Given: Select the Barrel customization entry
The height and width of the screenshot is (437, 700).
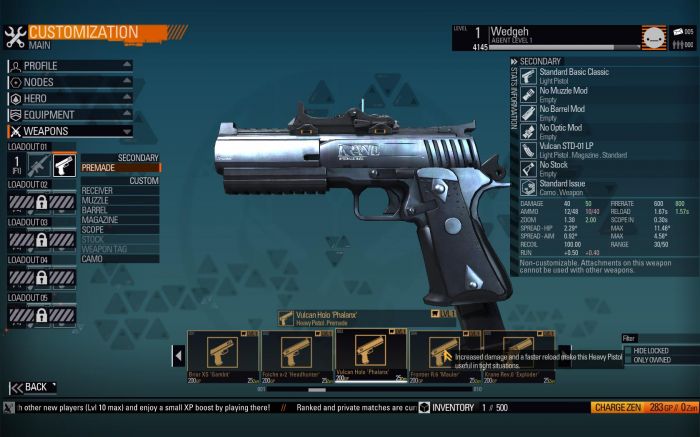Looking at the screenshot, I should 120,211.
